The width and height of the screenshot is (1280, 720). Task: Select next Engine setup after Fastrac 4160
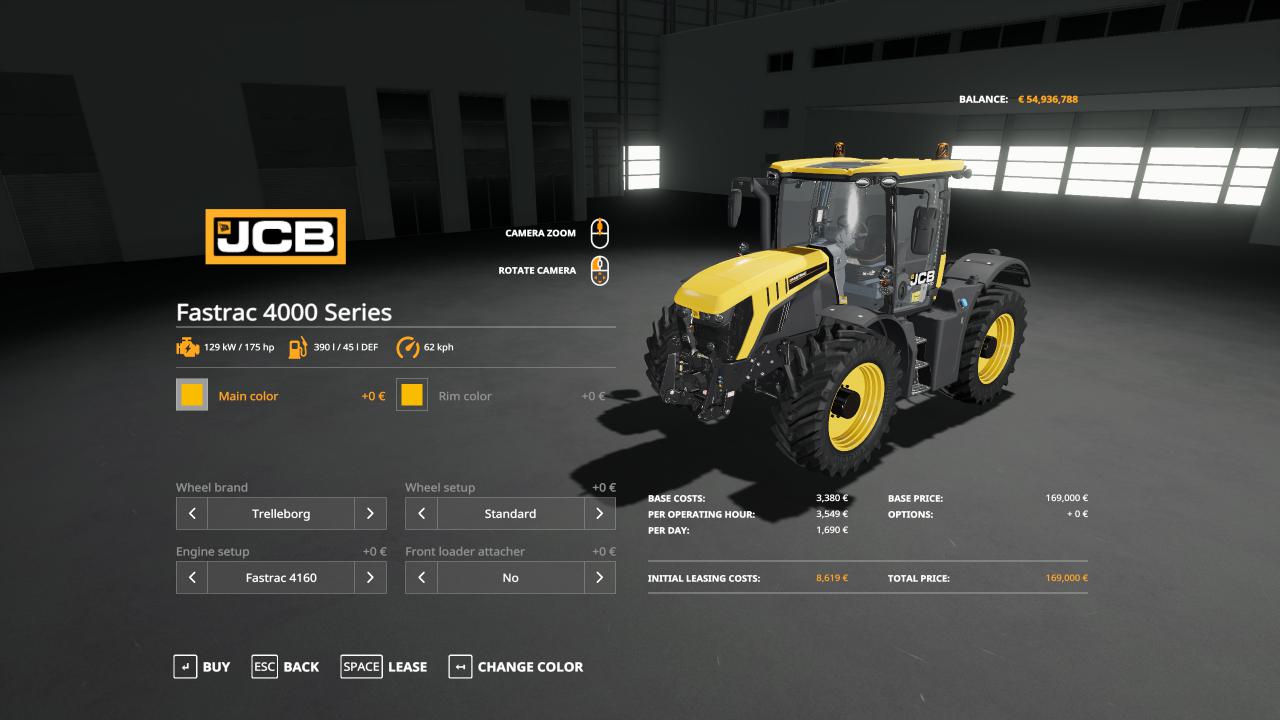(370, 578)
